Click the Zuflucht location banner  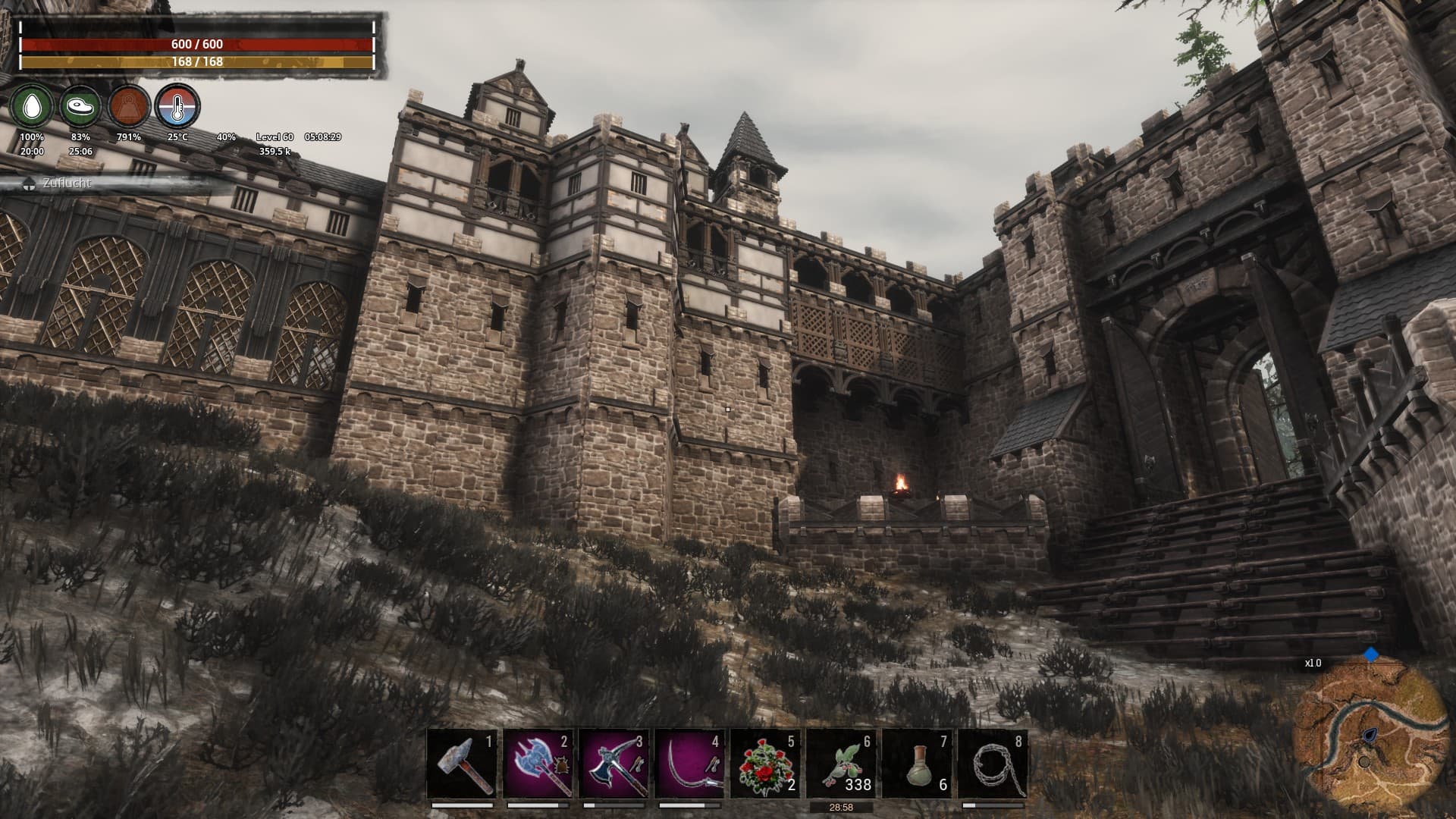(67, 184)
